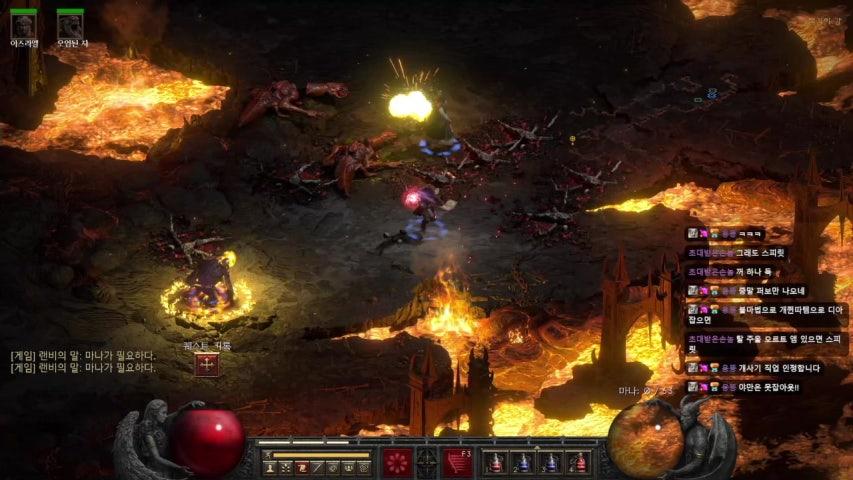Use the blue mana potion in belt slot 3
The width and height of the screenshot is (853, 480).
coord(550,463)
